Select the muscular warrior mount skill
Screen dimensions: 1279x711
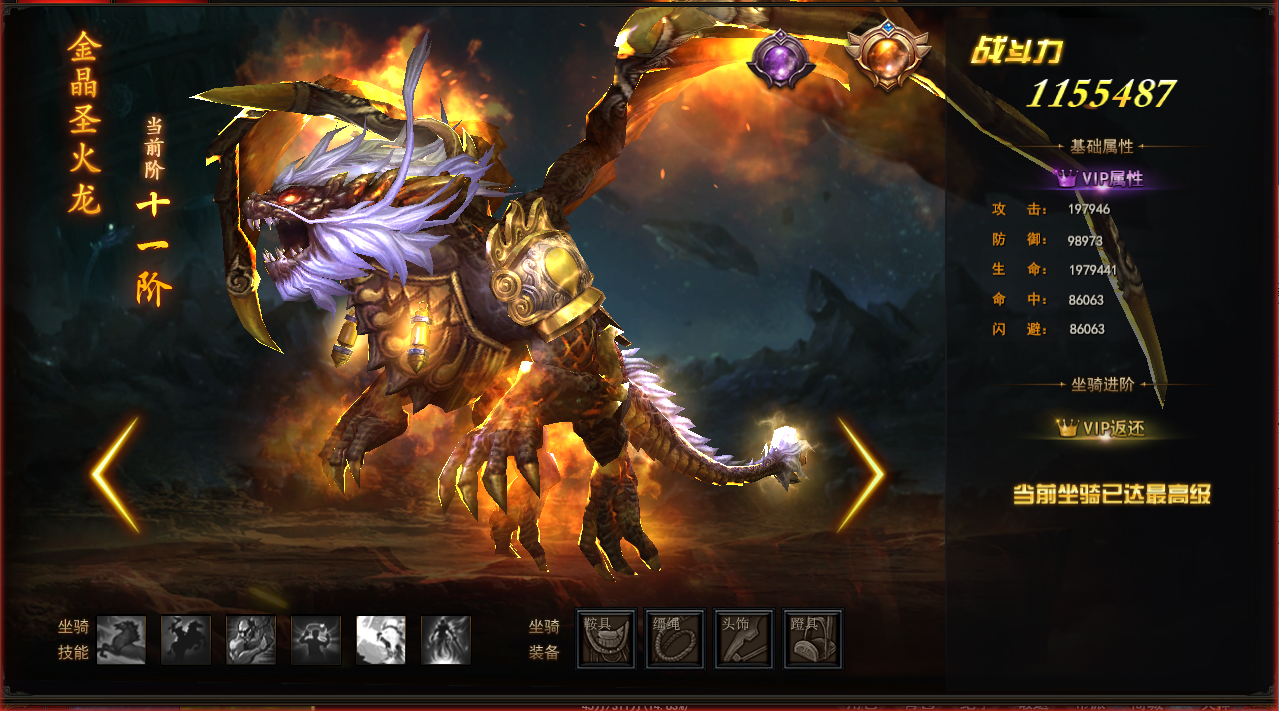[x=251, y=640]
